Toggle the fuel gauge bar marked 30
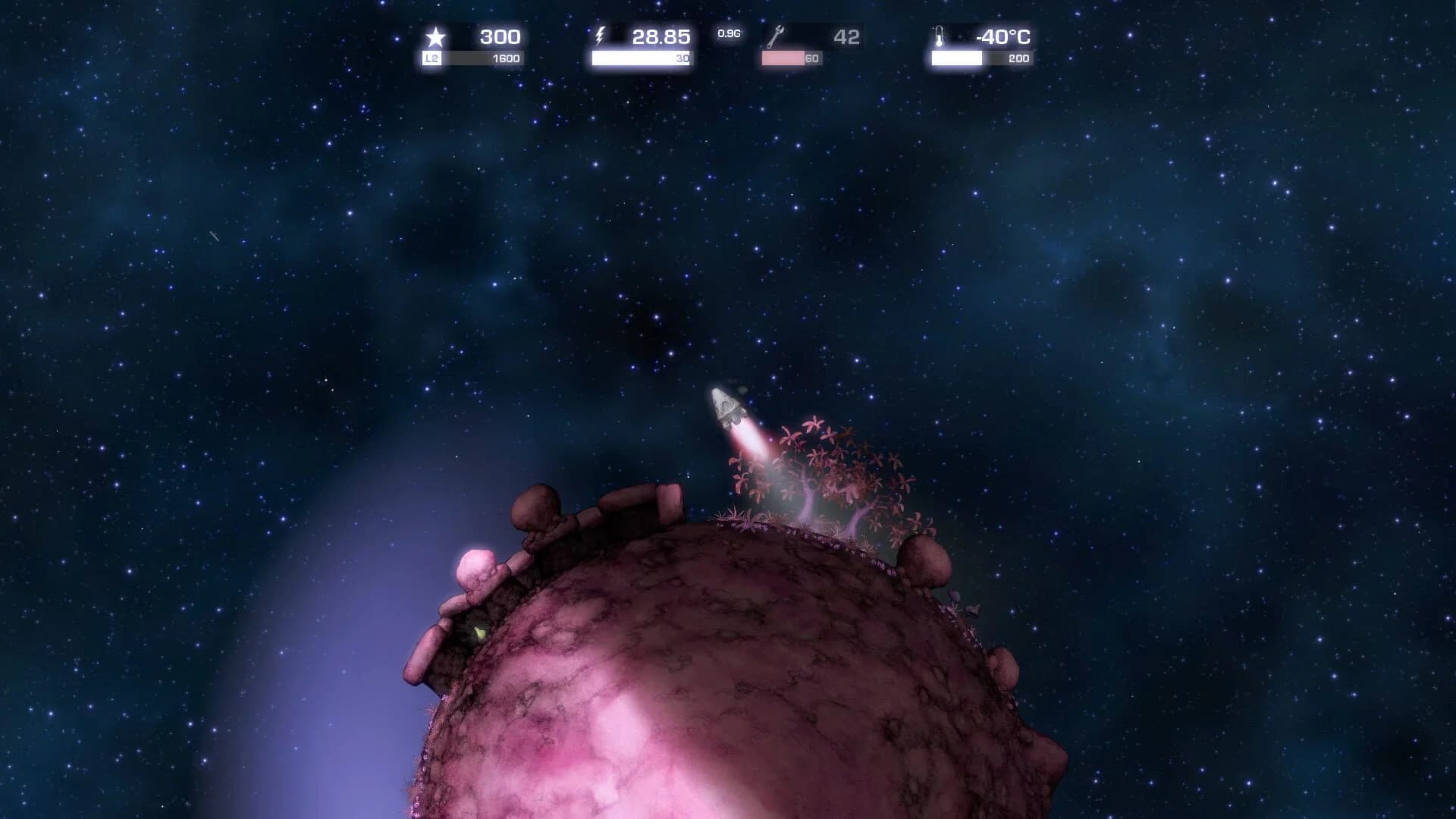This screenshot has height=819, width=1456. click(x=641, y=57)
